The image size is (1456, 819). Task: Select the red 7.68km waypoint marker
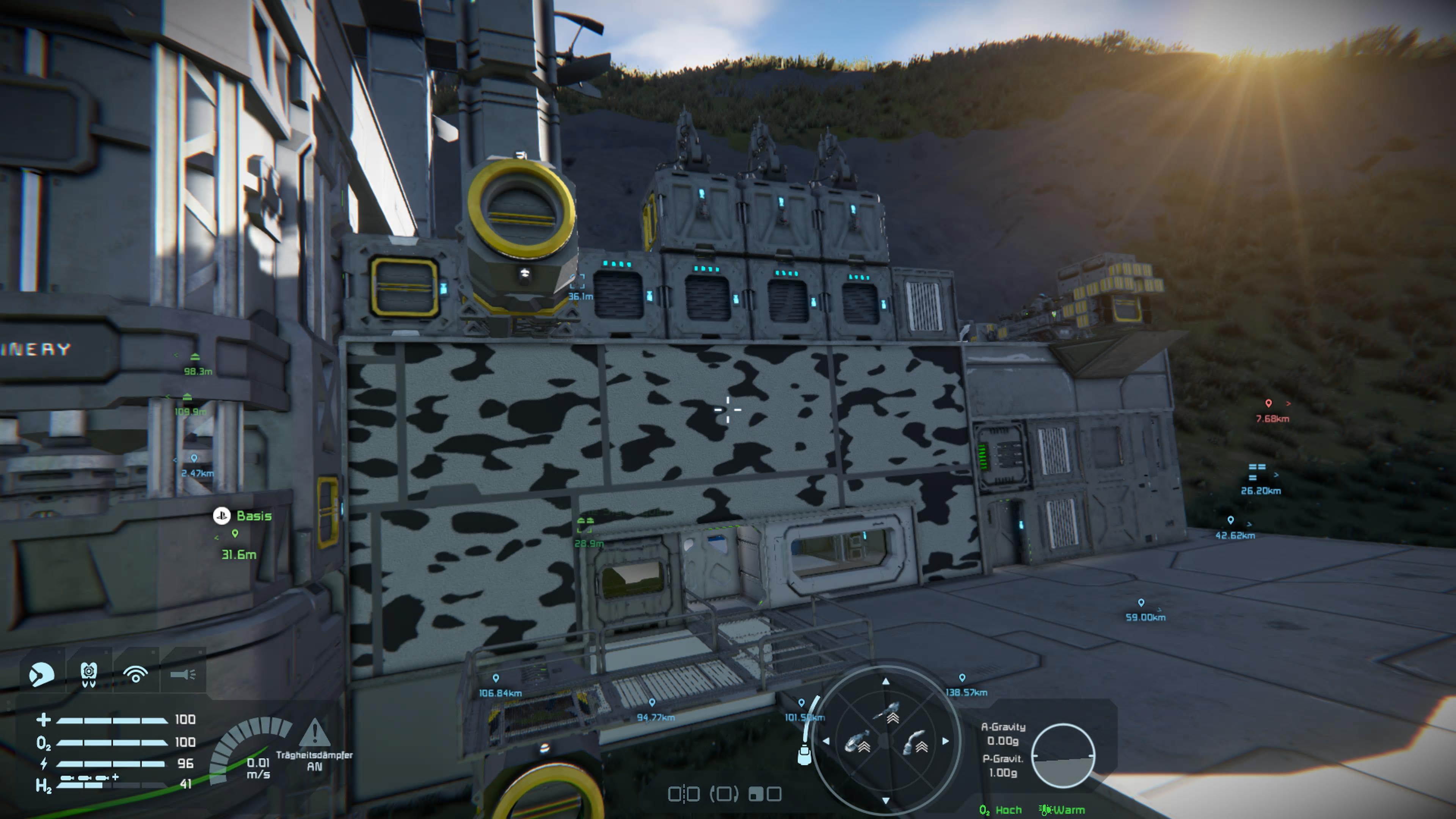pos(1268,403)
